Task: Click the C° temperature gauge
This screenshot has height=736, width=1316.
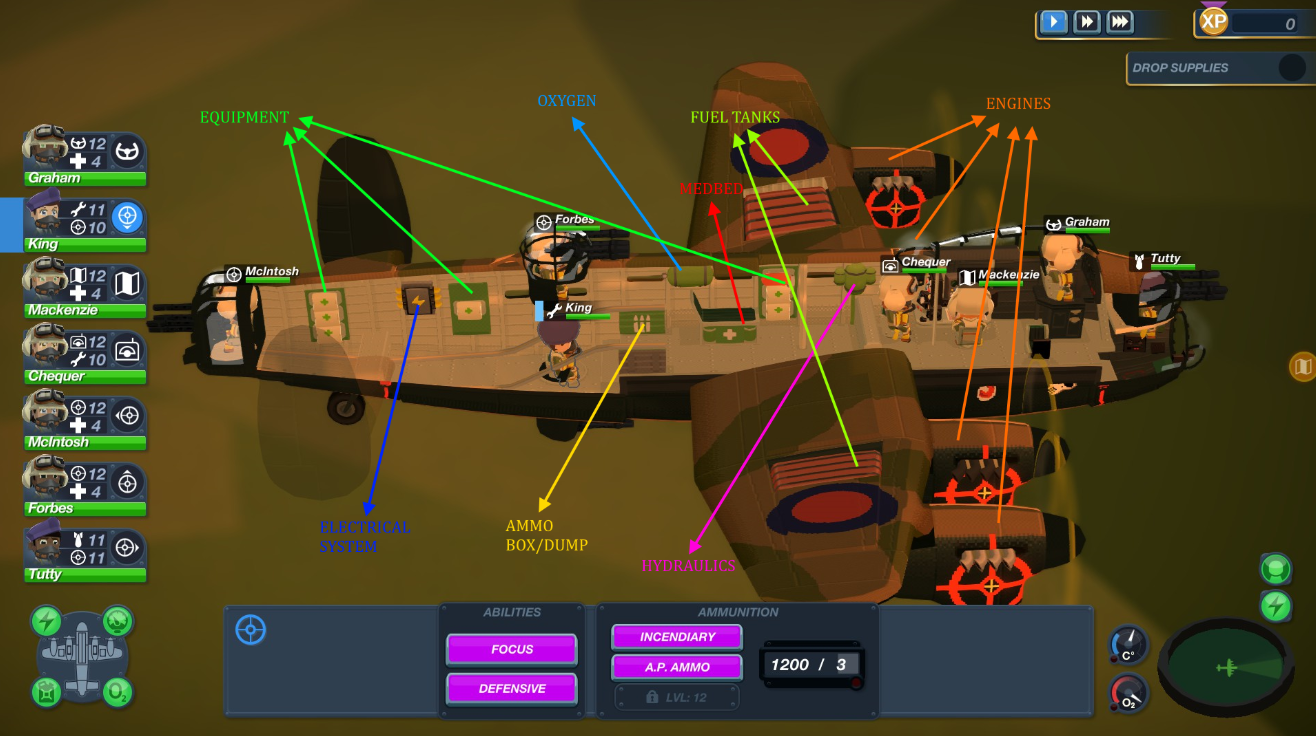Action: (x=1130, y=645)
